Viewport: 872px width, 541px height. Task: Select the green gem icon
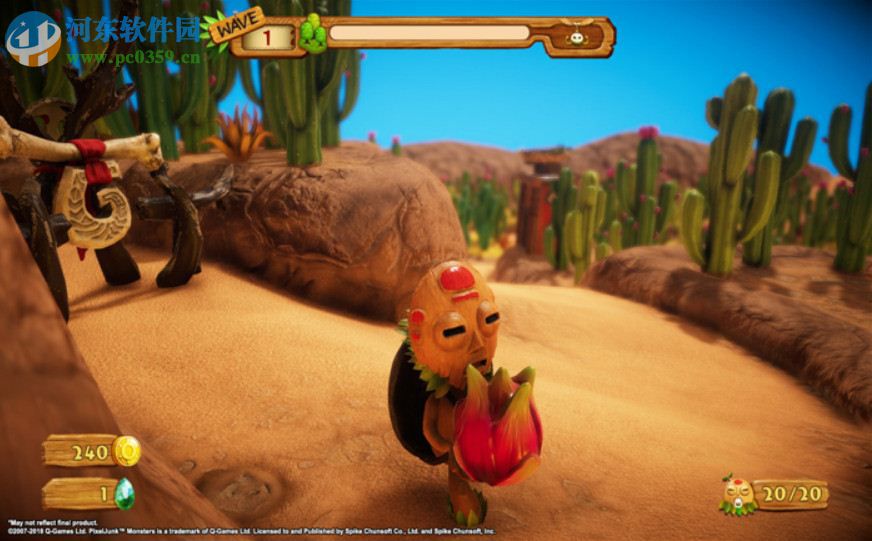125,493
